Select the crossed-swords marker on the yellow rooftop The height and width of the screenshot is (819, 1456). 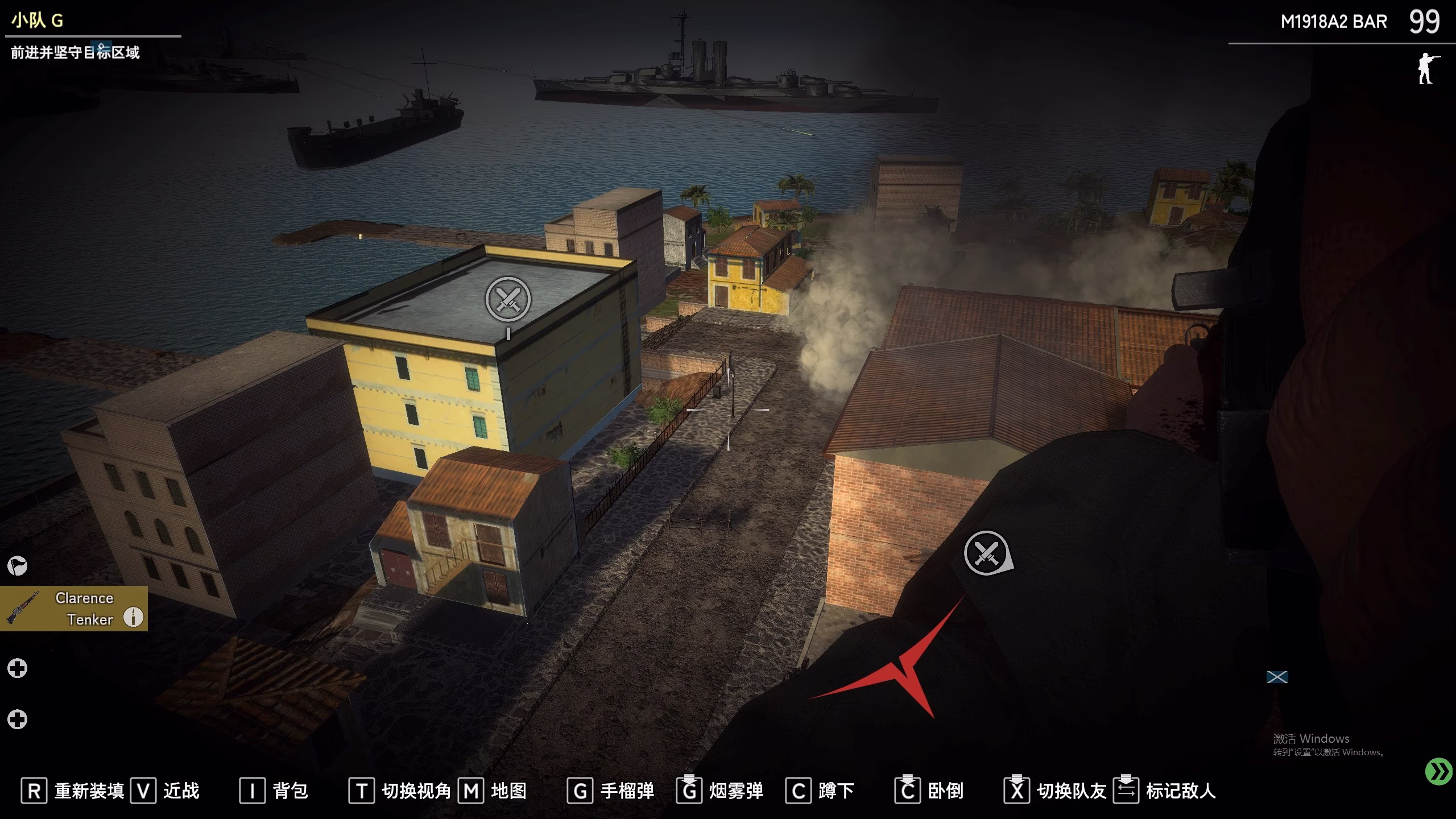click(508, 299)
